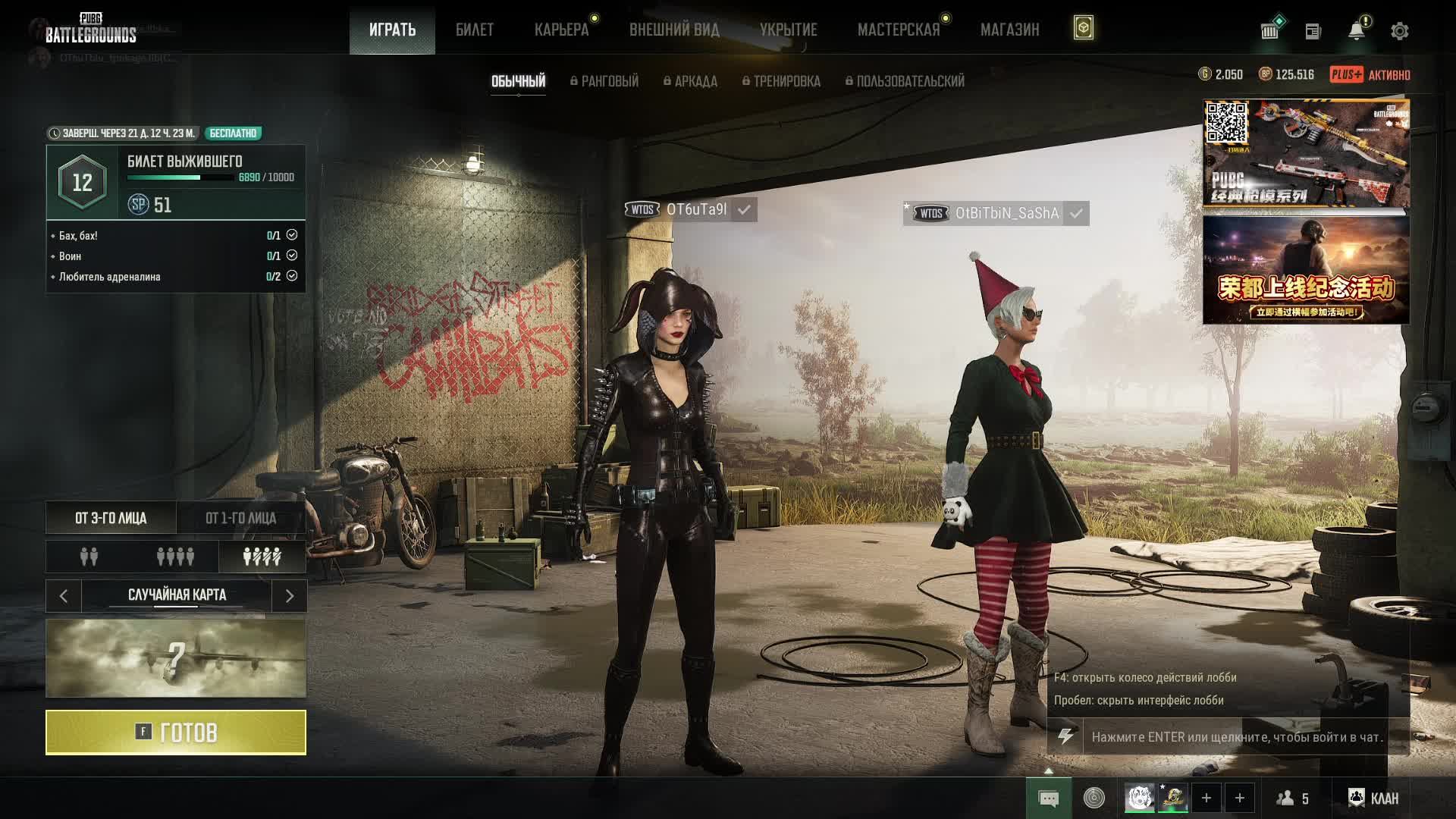Choose the two-player duo team size

pyautogui.click(x=89, y=557)
